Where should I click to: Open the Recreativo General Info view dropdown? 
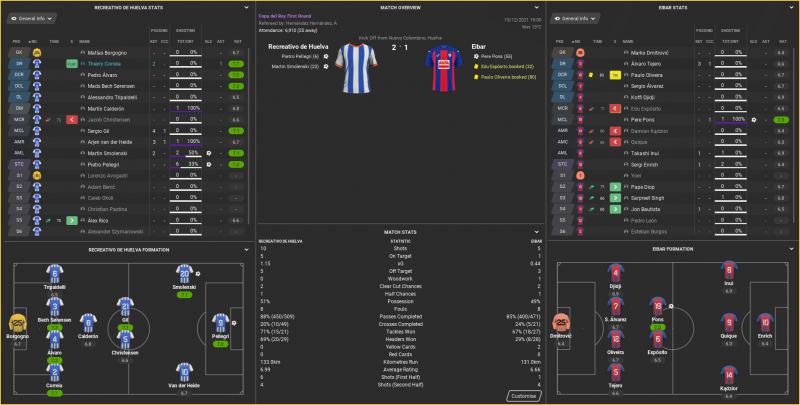(x=30, y=19)
